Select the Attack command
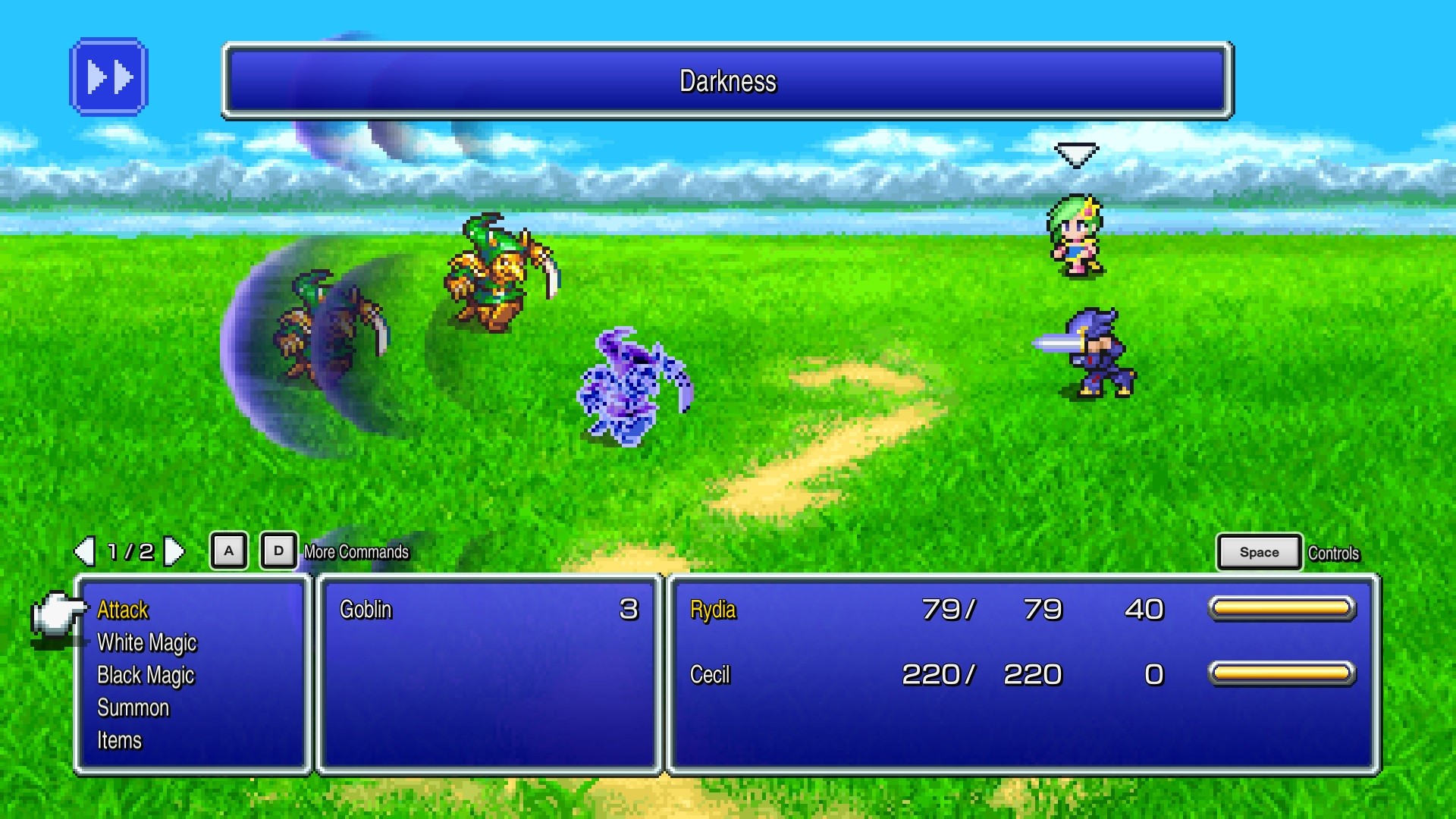Viewport: 1456px width, 819px height. click(x=123, y=610)
